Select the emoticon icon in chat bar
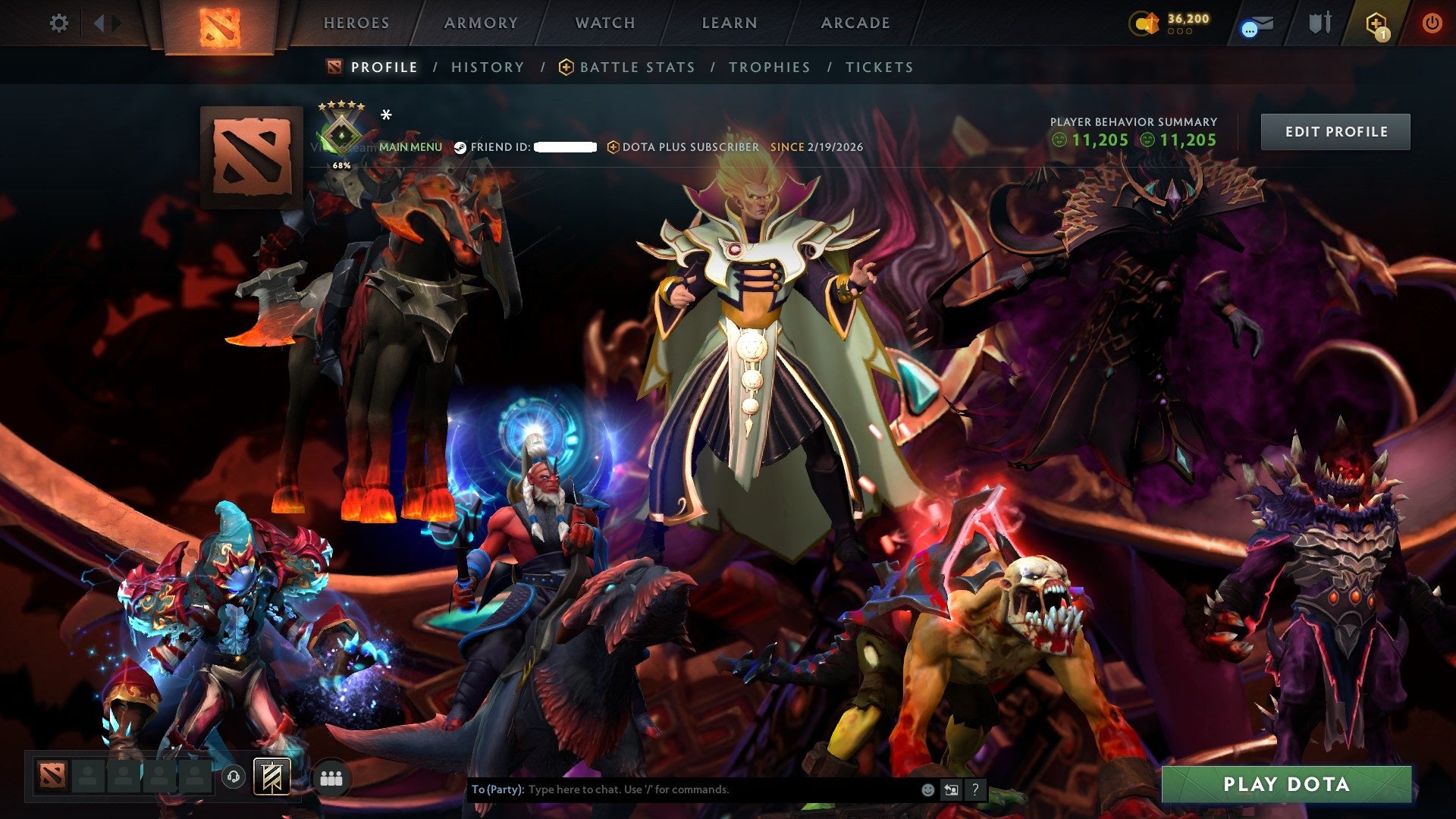This screenshot has height=819, width=1456. (927, 789)
